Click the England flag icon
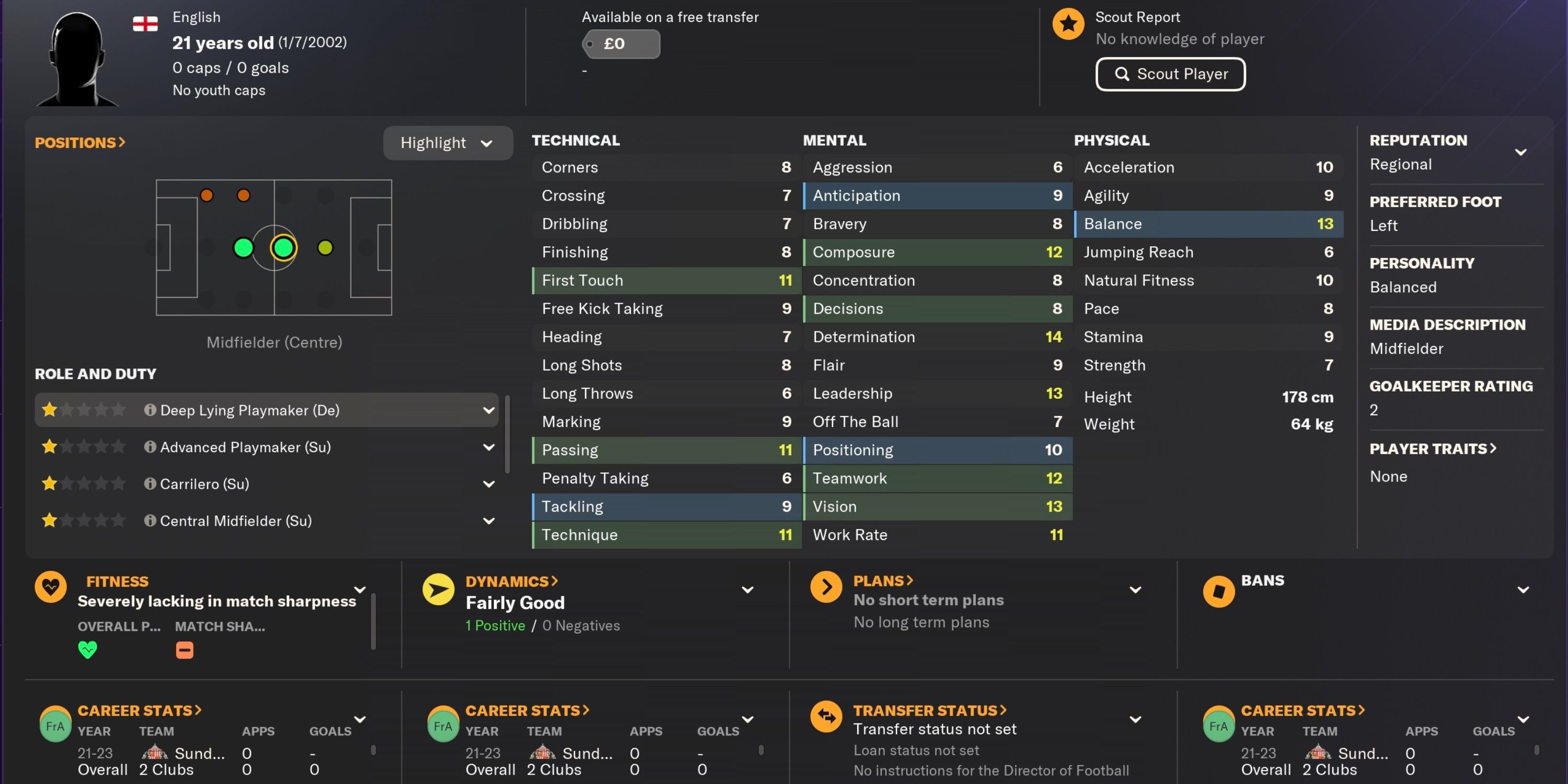This screenshot has height=784, width=1568. [x=145, y=23]
